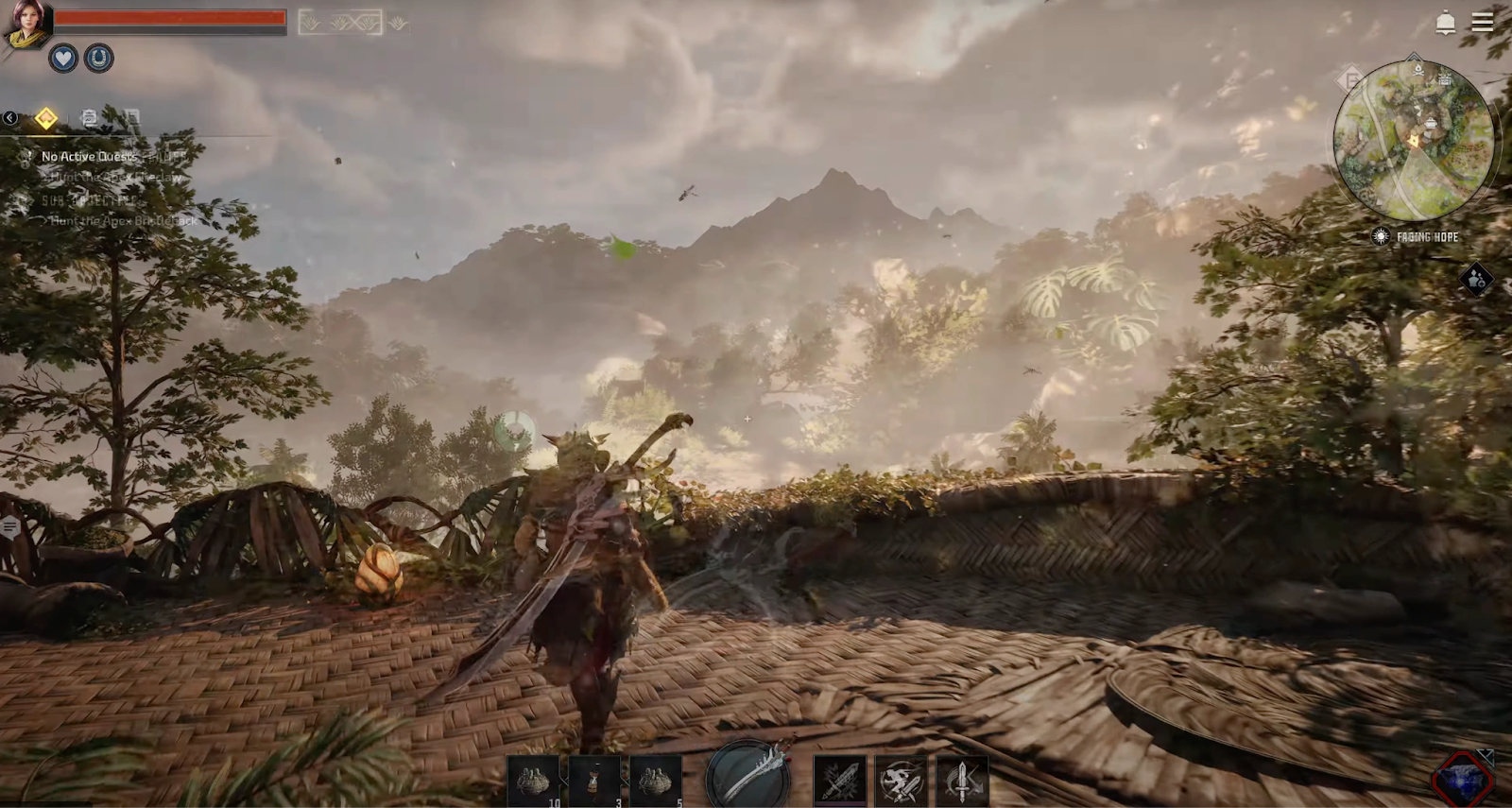Viewport: 1512px width, 808px height.
Task: Click the cooking pot marker on the minimap
Action: pyautogui.click(x=1432, y=123)
